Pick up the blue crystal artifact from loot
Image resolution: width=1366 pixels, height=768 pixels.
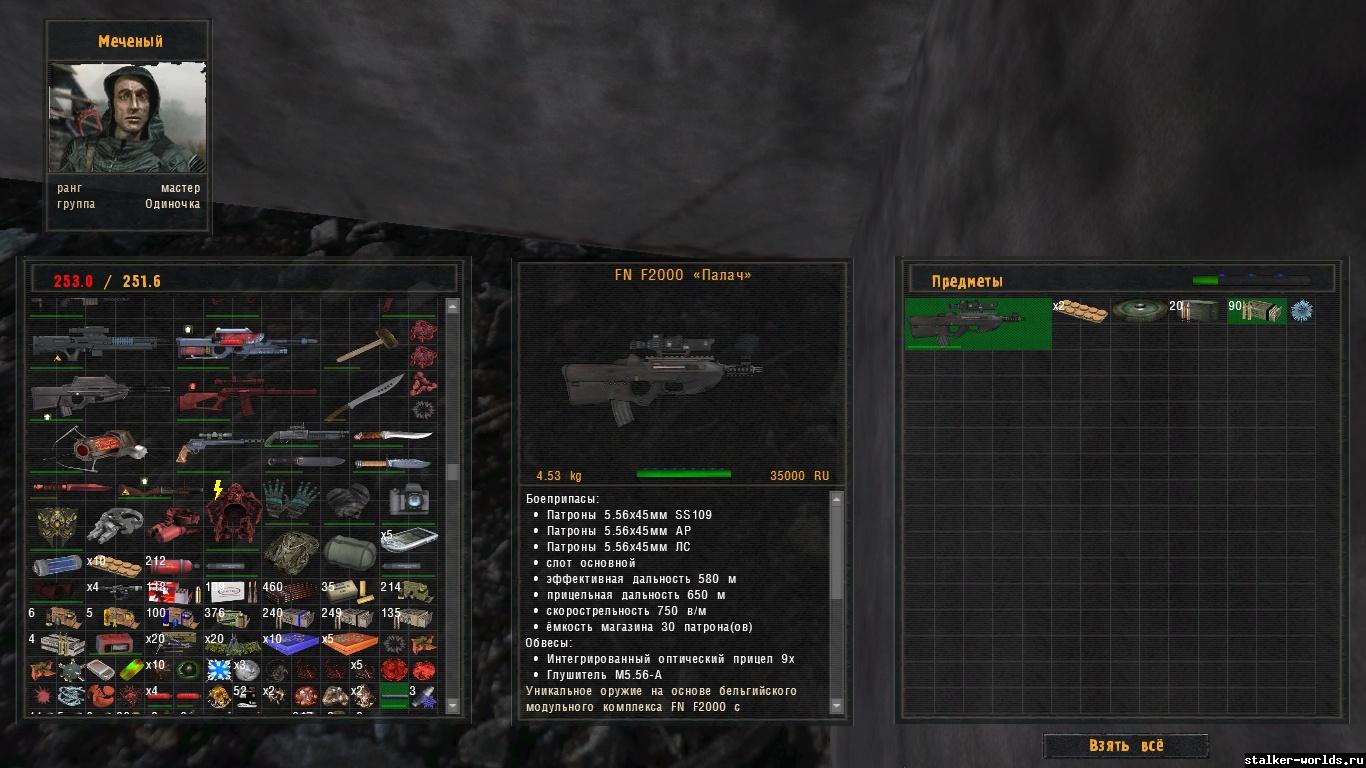(1301, 311)
